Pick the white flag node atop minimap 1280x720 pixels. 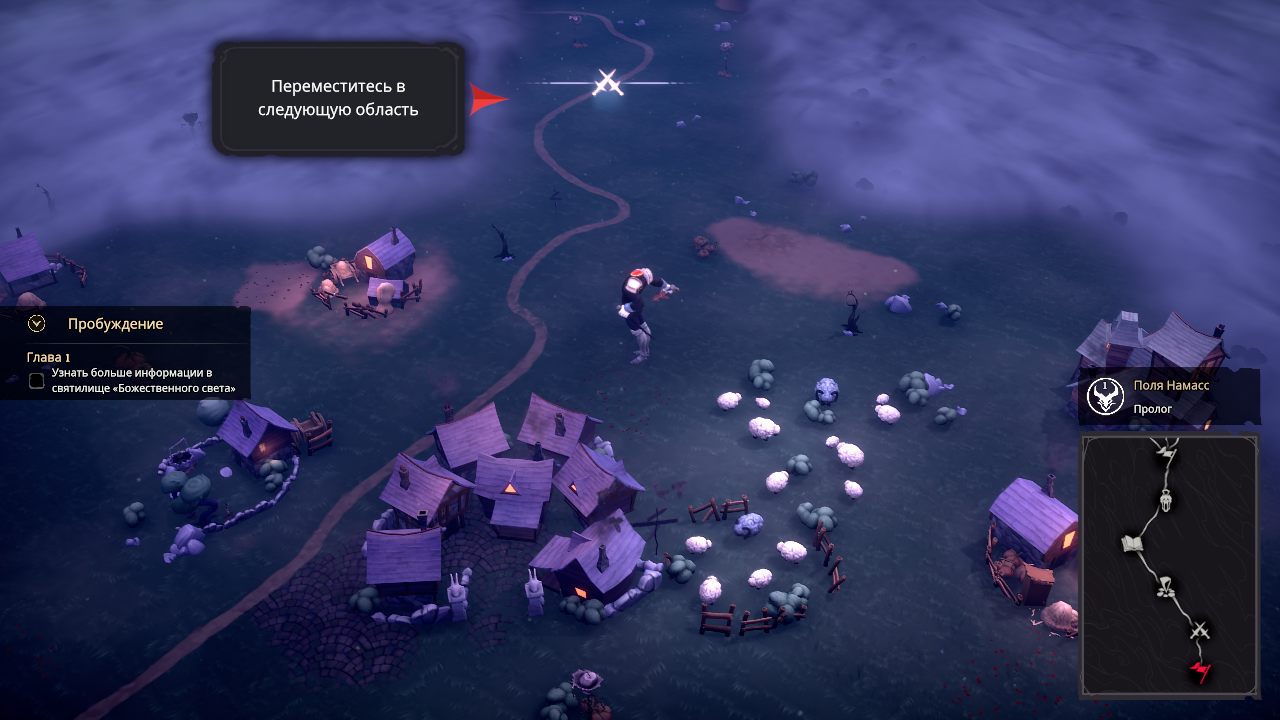point(1166,454)
